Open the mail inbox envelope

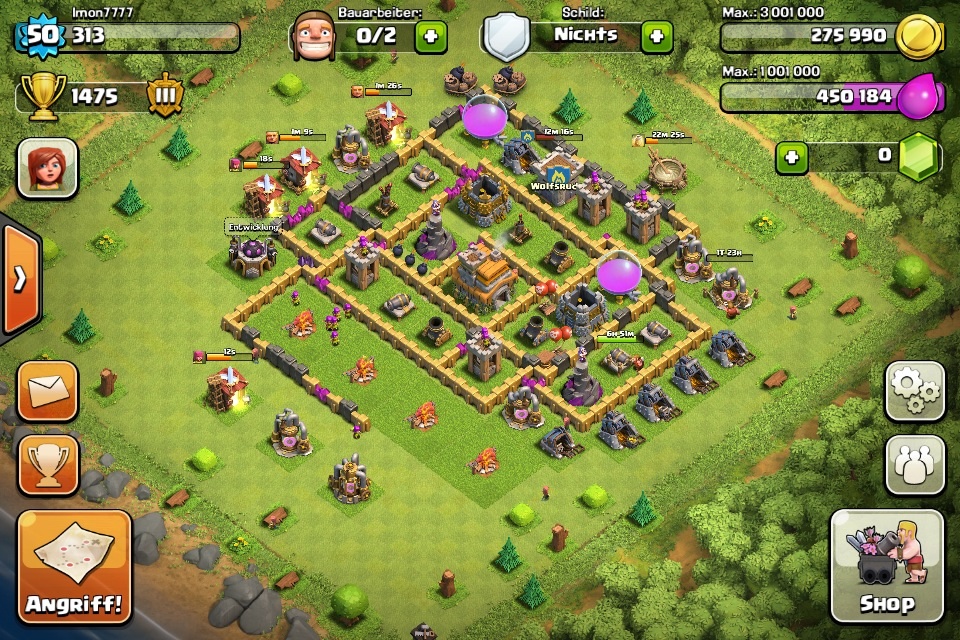pos(47,391)
